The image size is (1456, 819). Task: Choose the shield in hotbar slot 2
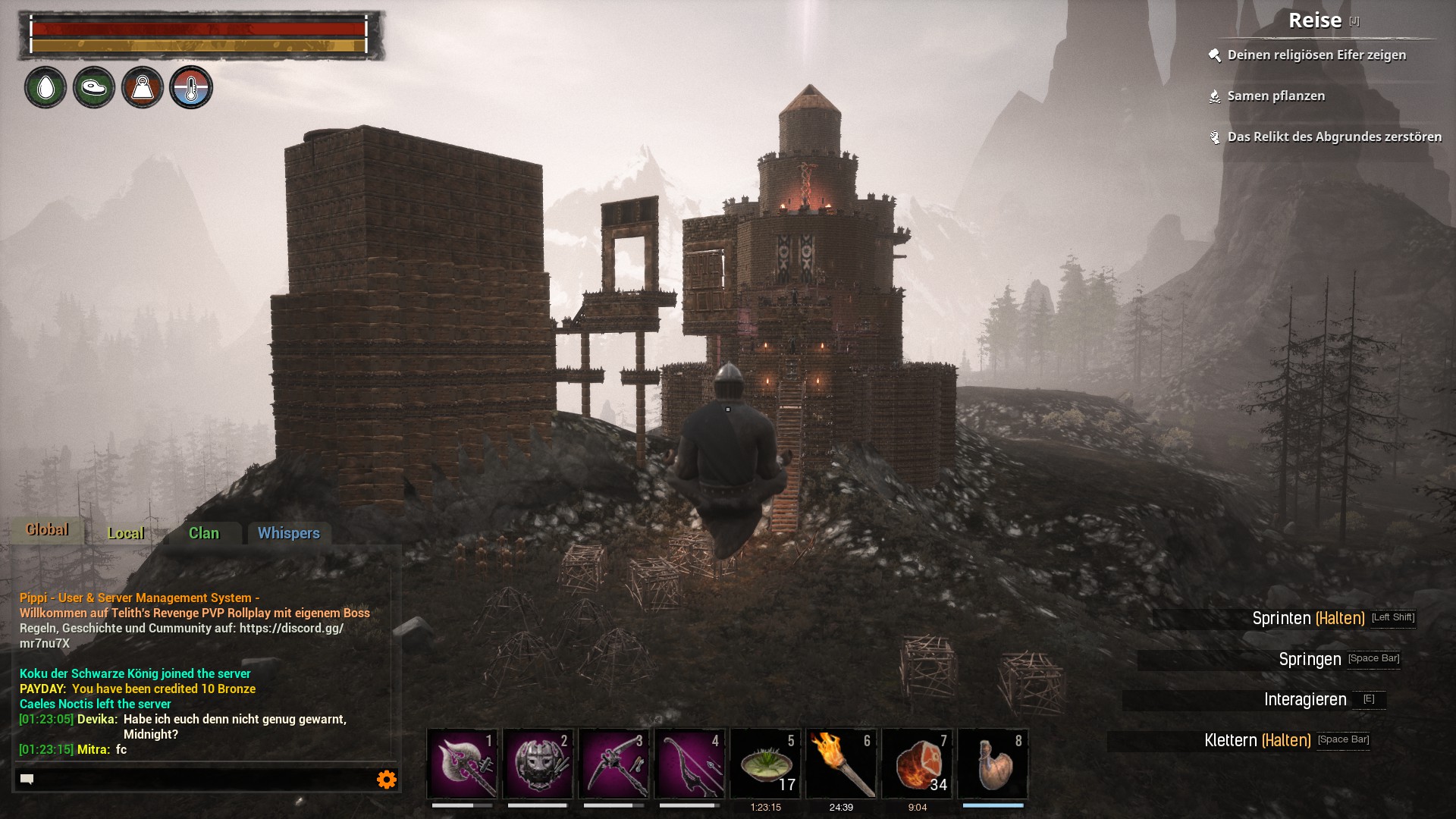tap(538, 764)
